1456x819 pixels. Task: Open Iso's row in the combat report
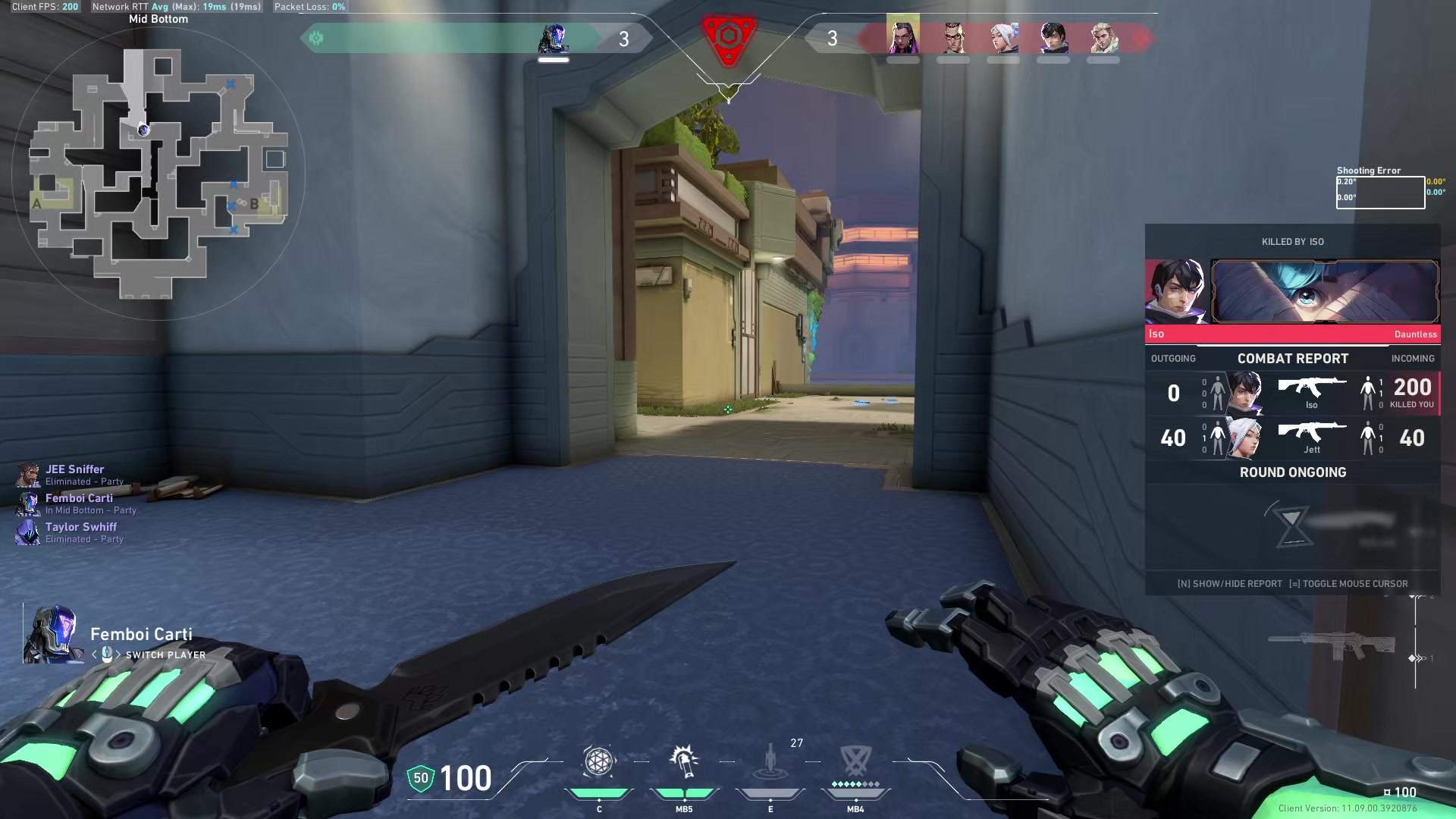(x=1293, y=393)
